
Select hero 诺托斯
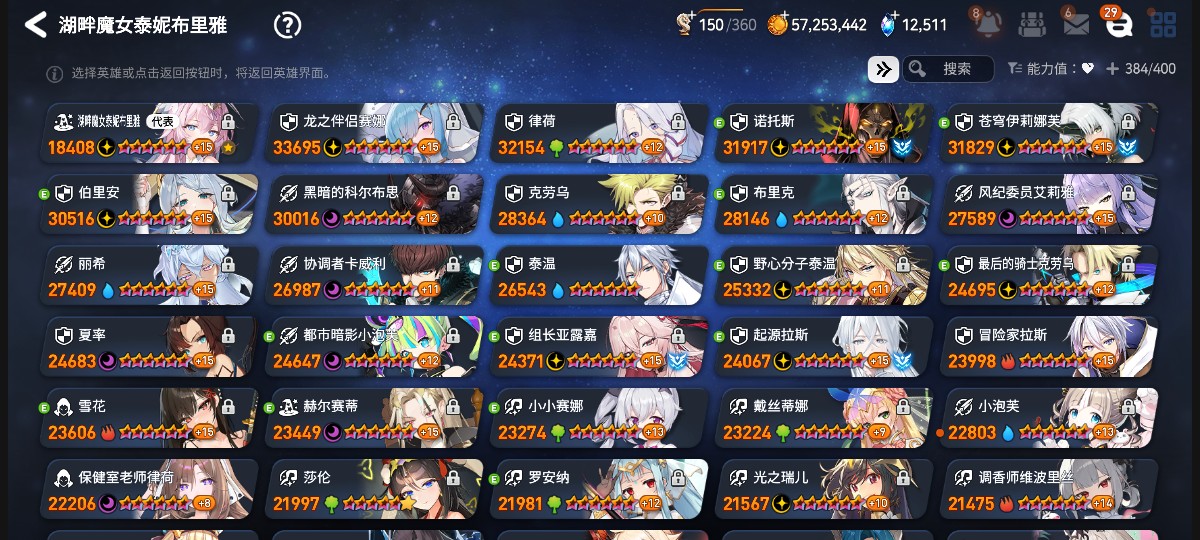tap(825, 133)
